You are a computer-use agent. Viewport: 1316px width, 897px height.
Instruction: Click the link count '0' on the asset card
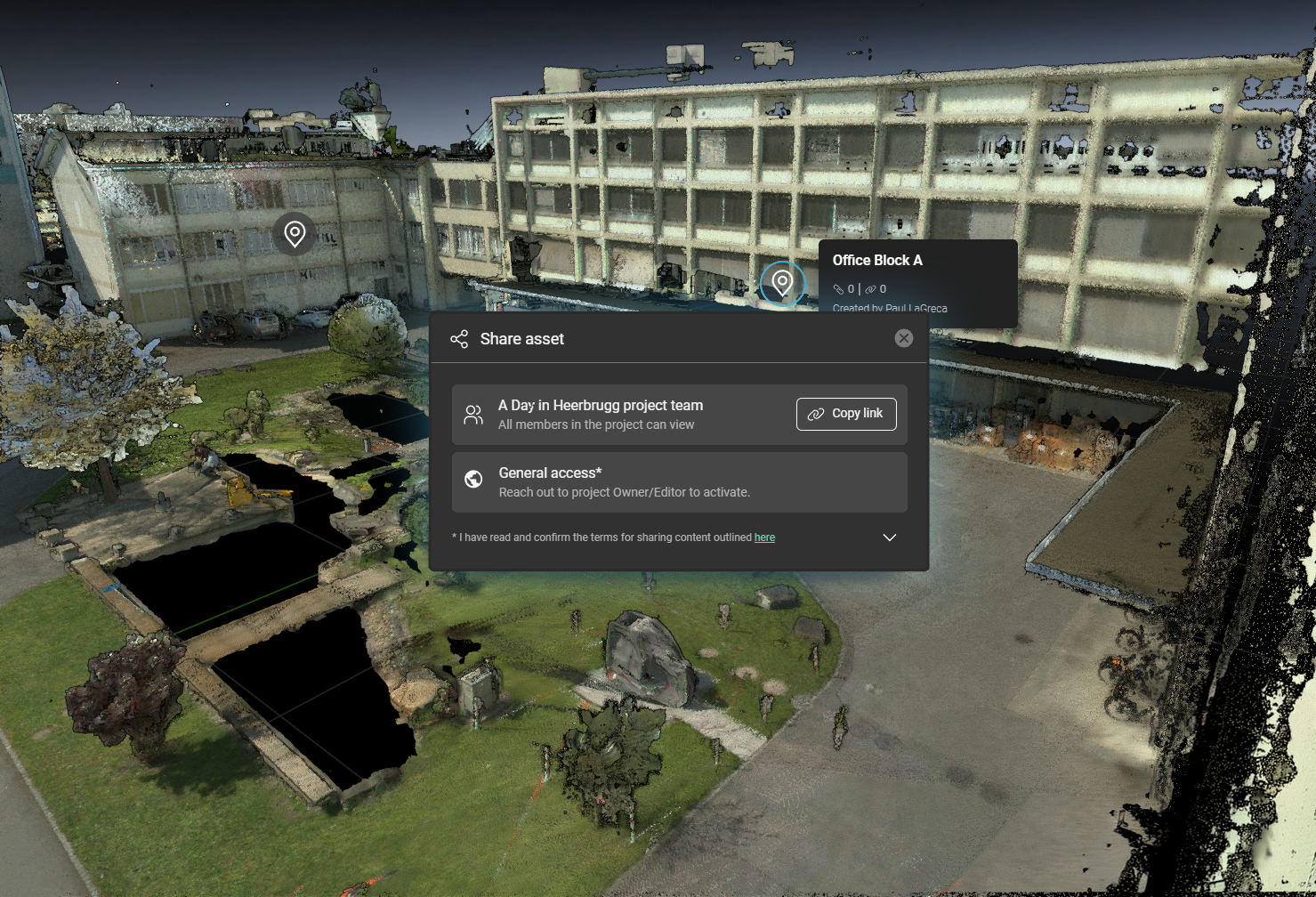coord(885,289)
